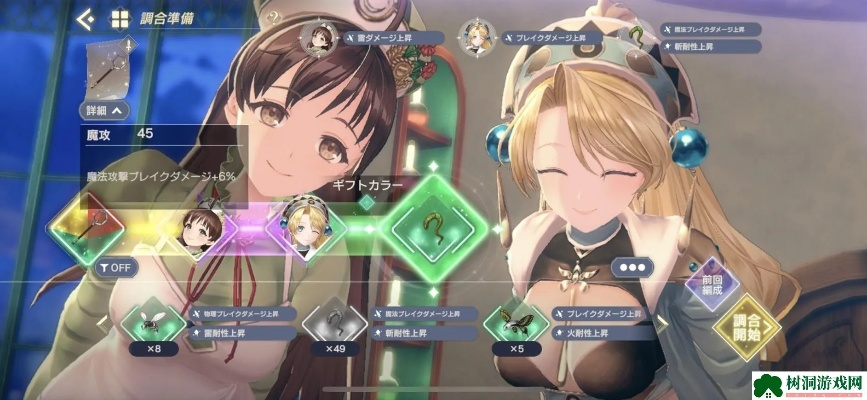
Task: Toggle the OFF filter button
Action: click(x=116, y=267)
